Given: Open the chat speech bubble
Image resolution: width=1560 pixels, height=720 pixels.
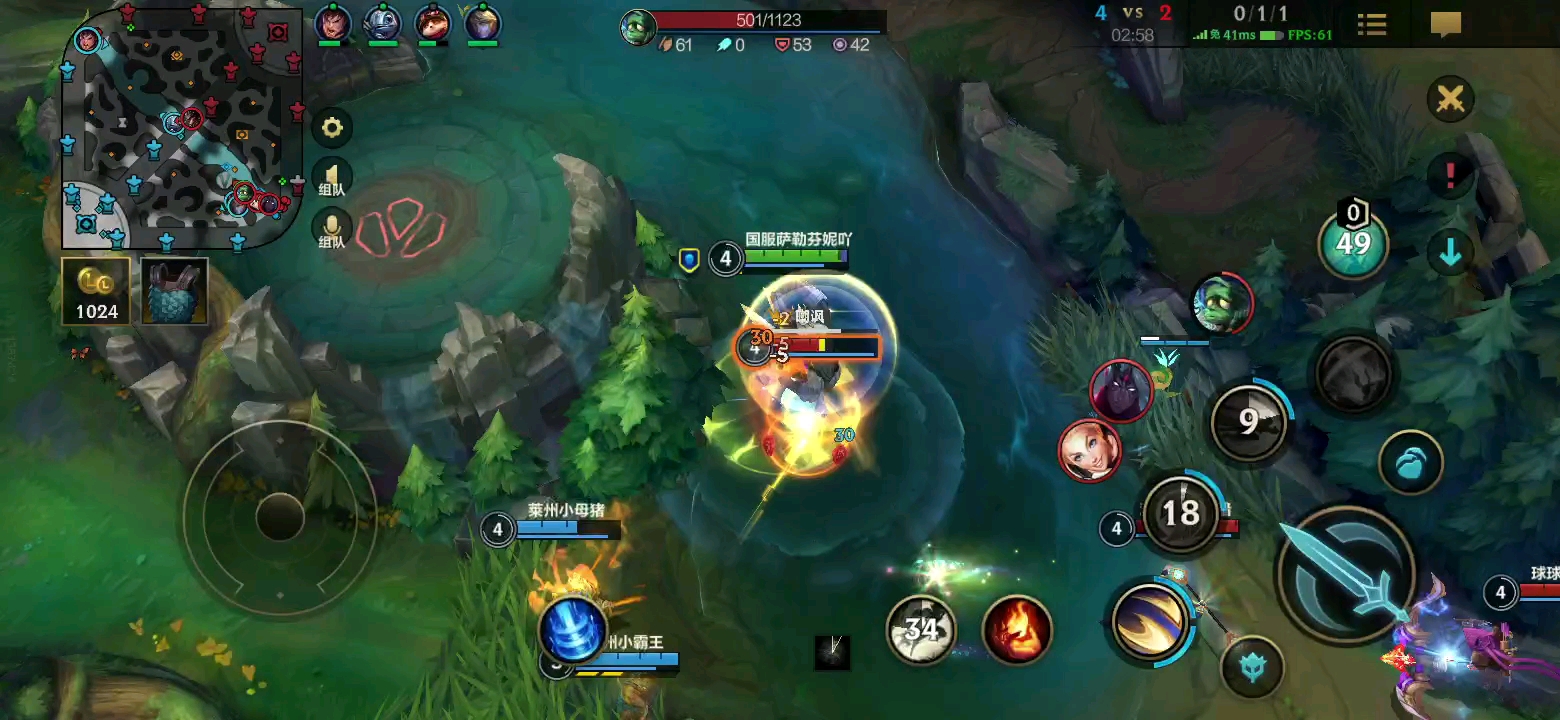Looking at the screenshot, I should coord(1446,25).
